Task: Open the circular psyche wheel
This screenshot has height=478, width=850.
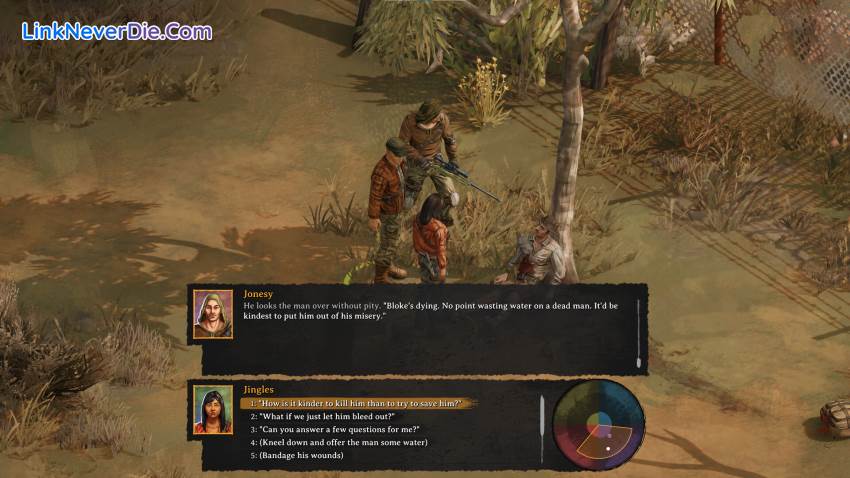Action: (x=598, y=425)
